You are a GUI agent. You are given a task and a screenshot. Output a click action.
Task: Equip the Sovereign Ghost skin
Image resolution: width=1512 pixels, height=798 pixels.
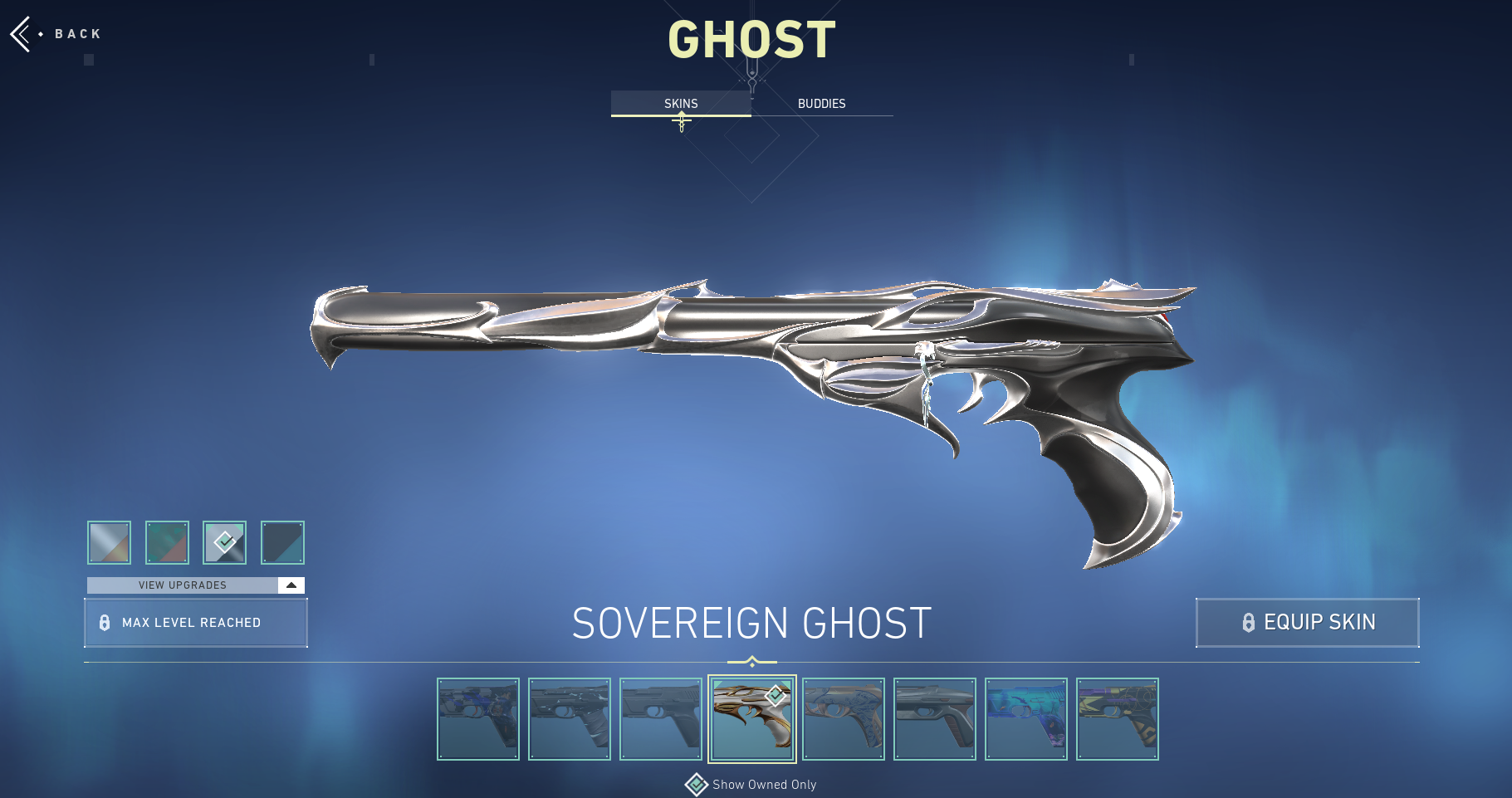pyautogui.click(x=1307, y=622)
